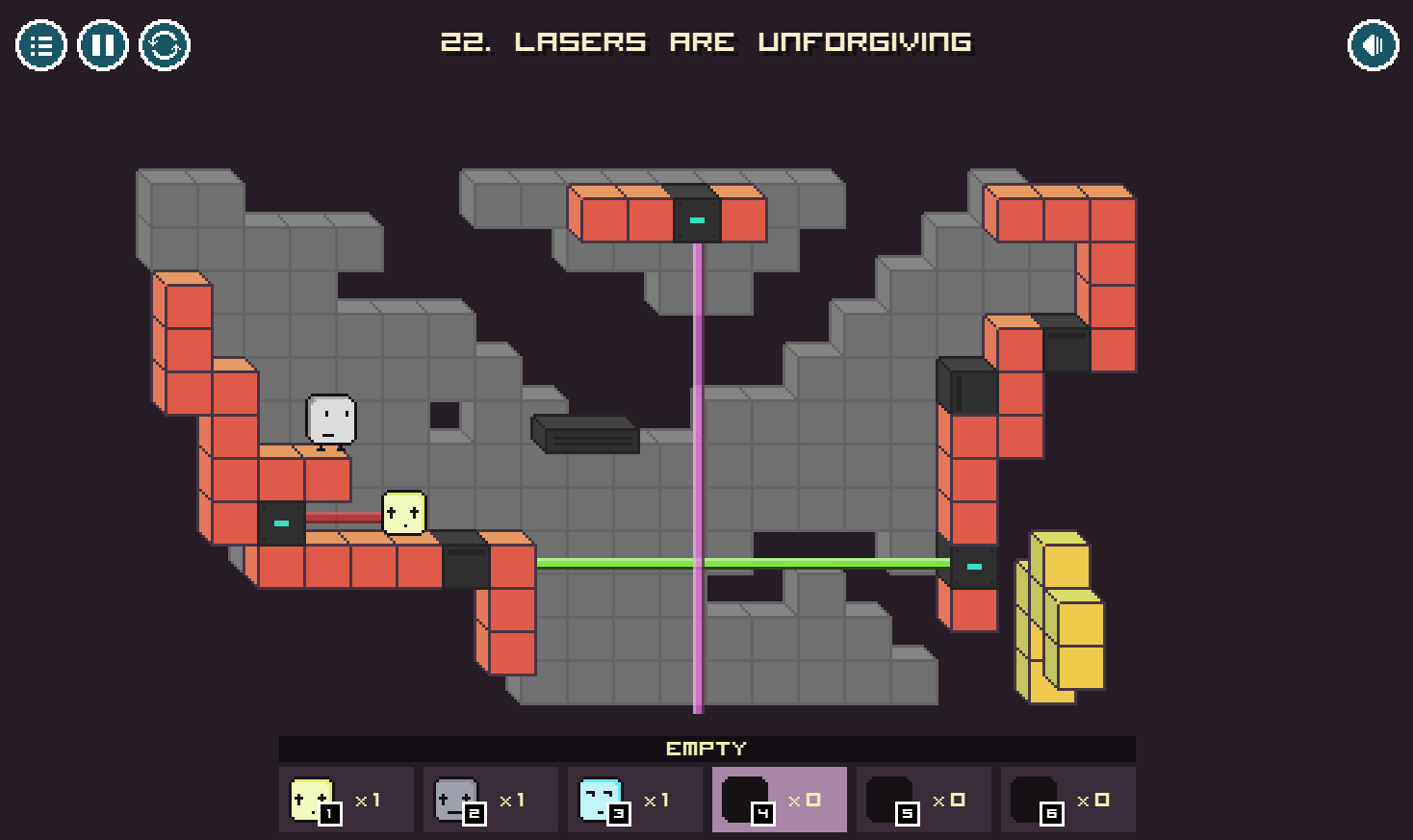Select the gray cube in inventory slot 2
This screenshot has height=840, width=1413.
pyautogui.click(x=489, y=799)
